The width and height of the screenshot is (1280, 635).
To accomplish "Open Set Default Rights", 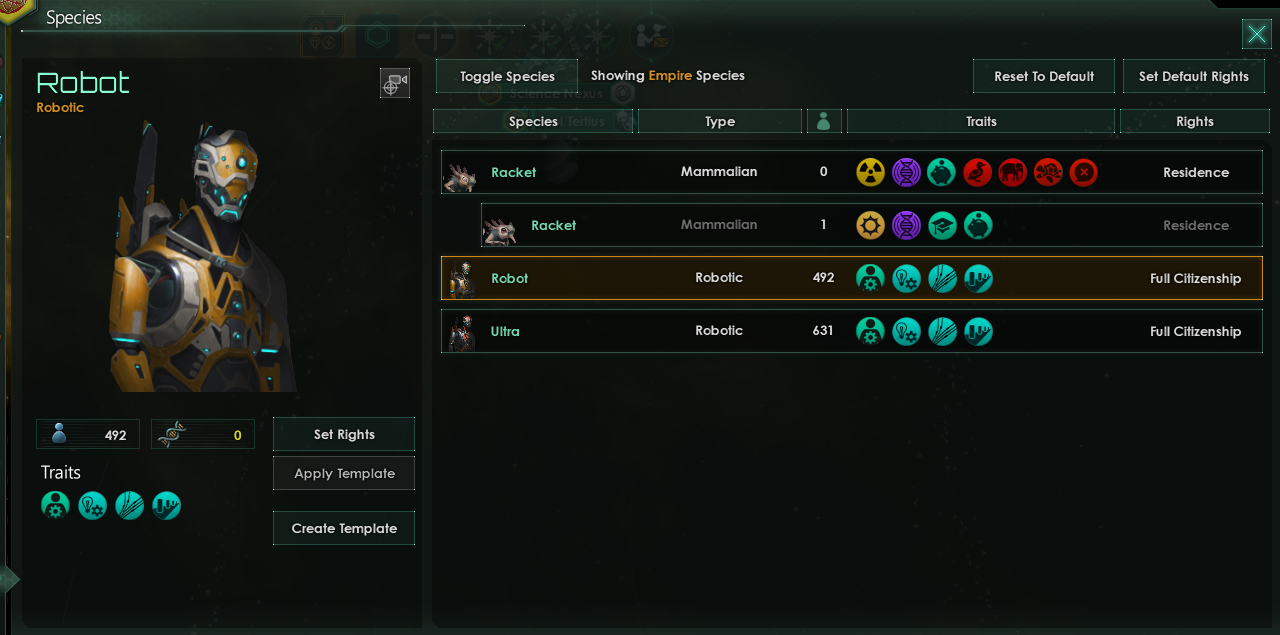I will coord(1193,77).
